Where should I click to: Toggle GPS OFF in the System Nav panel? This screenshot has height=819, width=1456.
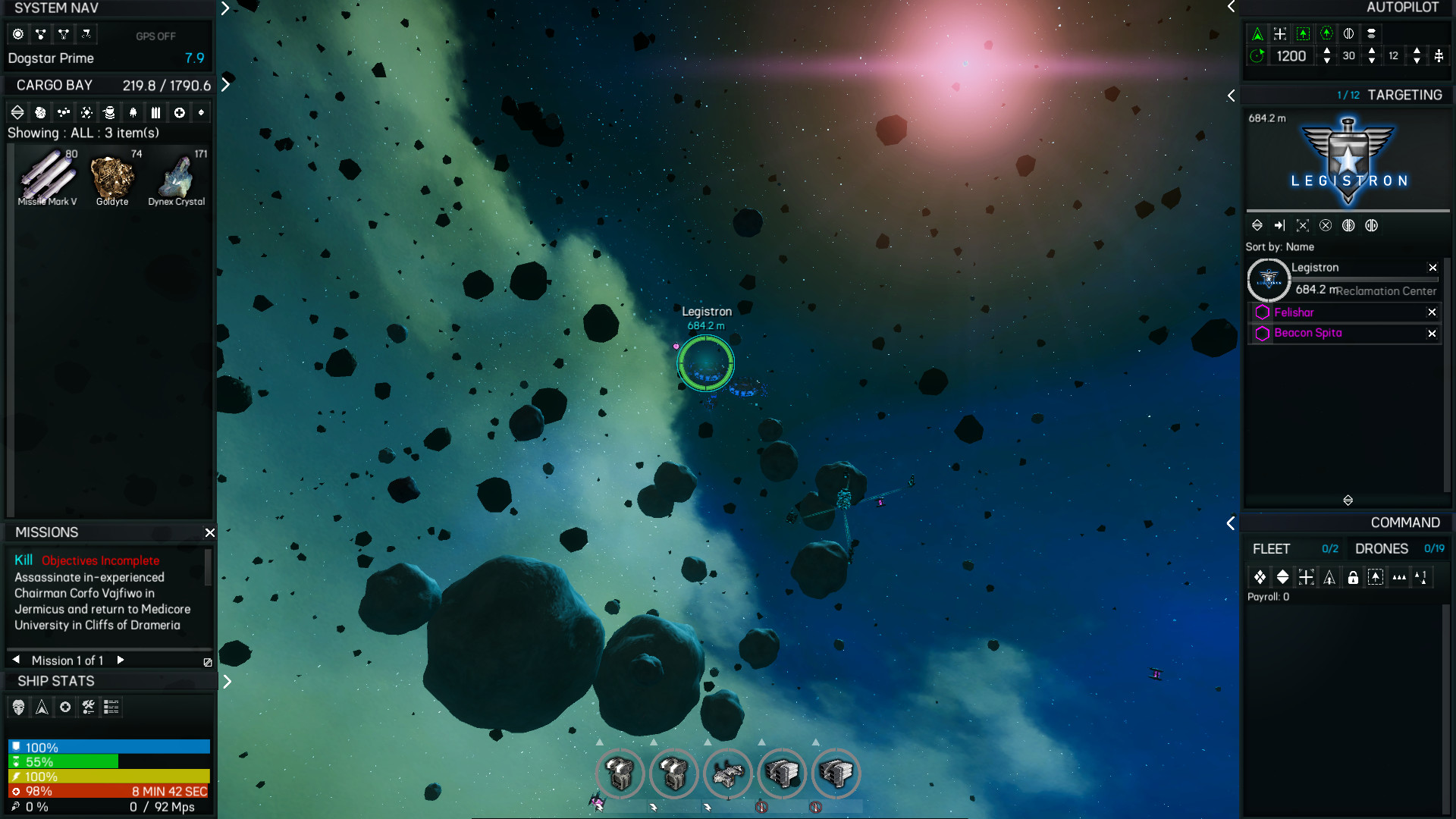[x=156, y=36]
